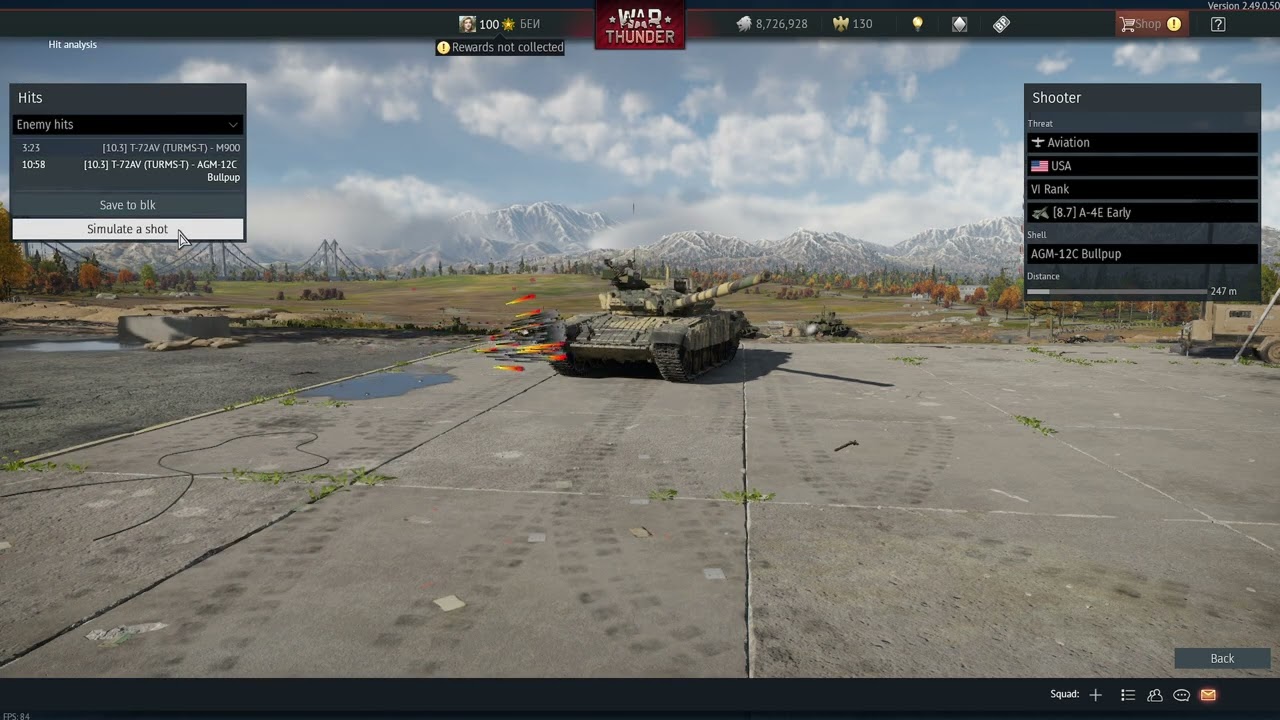
Task: Open the Enemy hits dropdown
Action: click(127, 124)
